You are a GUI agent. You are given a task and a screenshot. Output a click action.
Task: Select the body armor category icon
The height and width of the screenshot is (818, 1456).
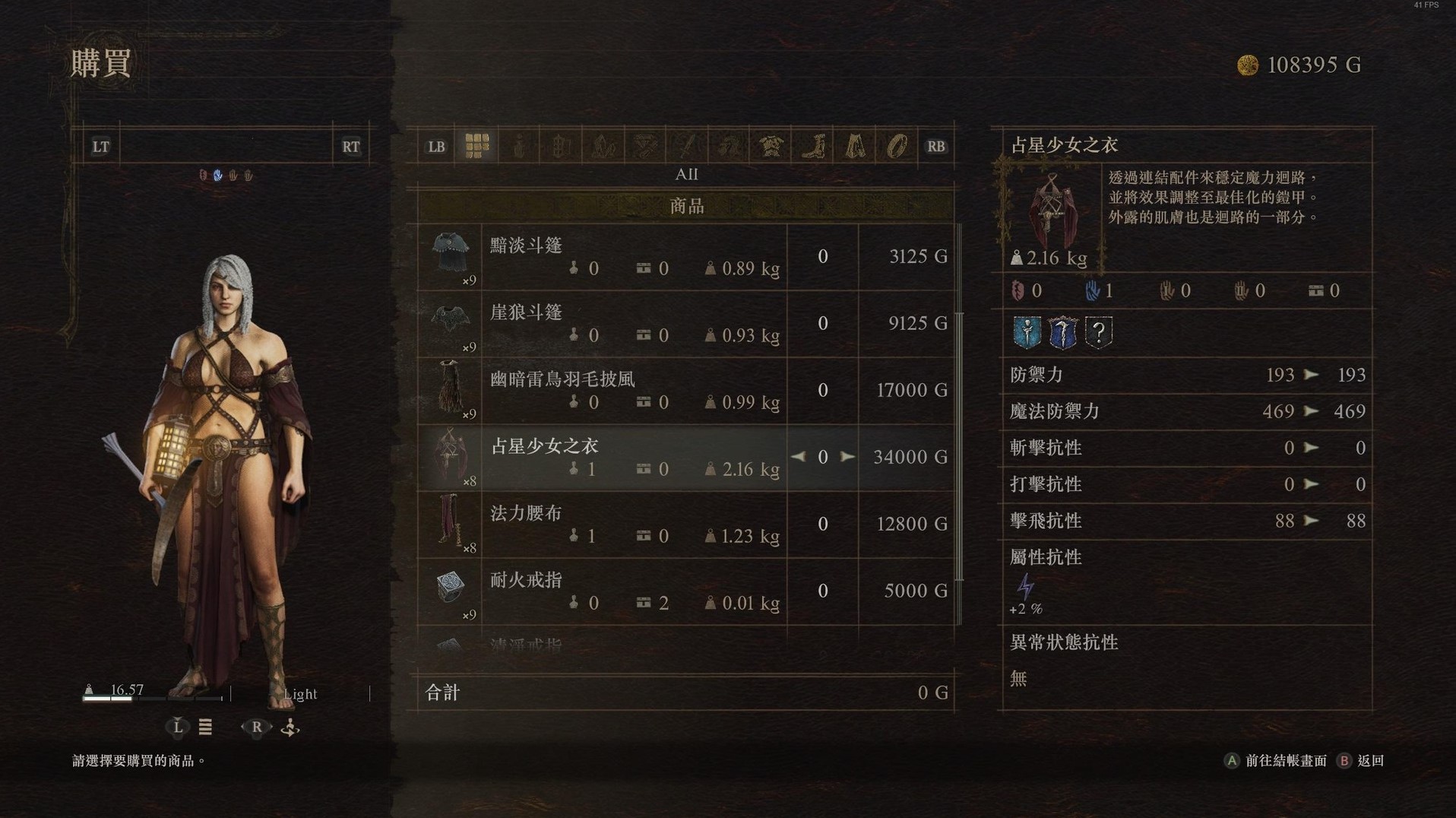(770, 146)
